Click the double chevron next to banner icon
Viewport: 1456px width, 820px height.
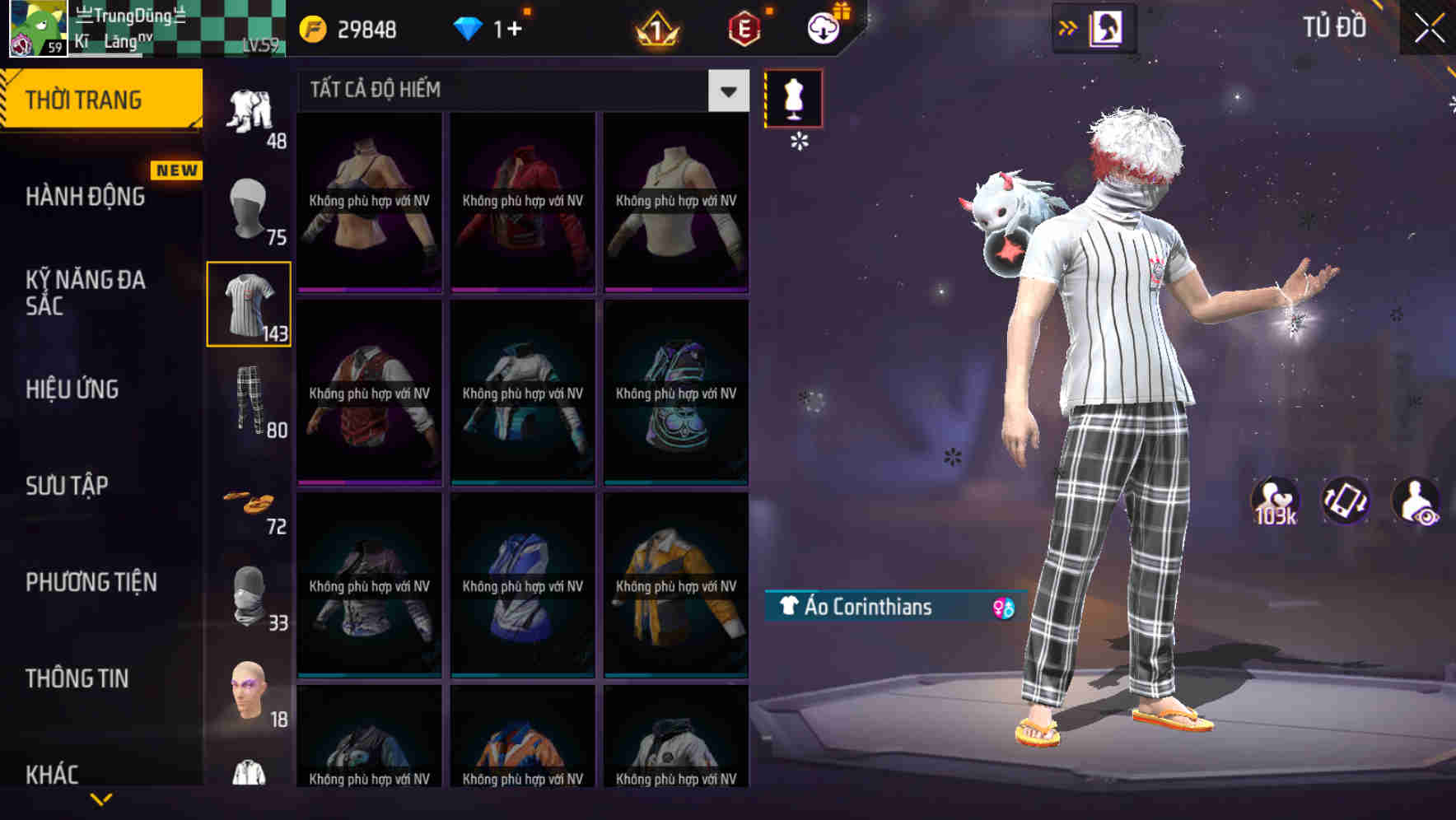[x=1068, y=26]
